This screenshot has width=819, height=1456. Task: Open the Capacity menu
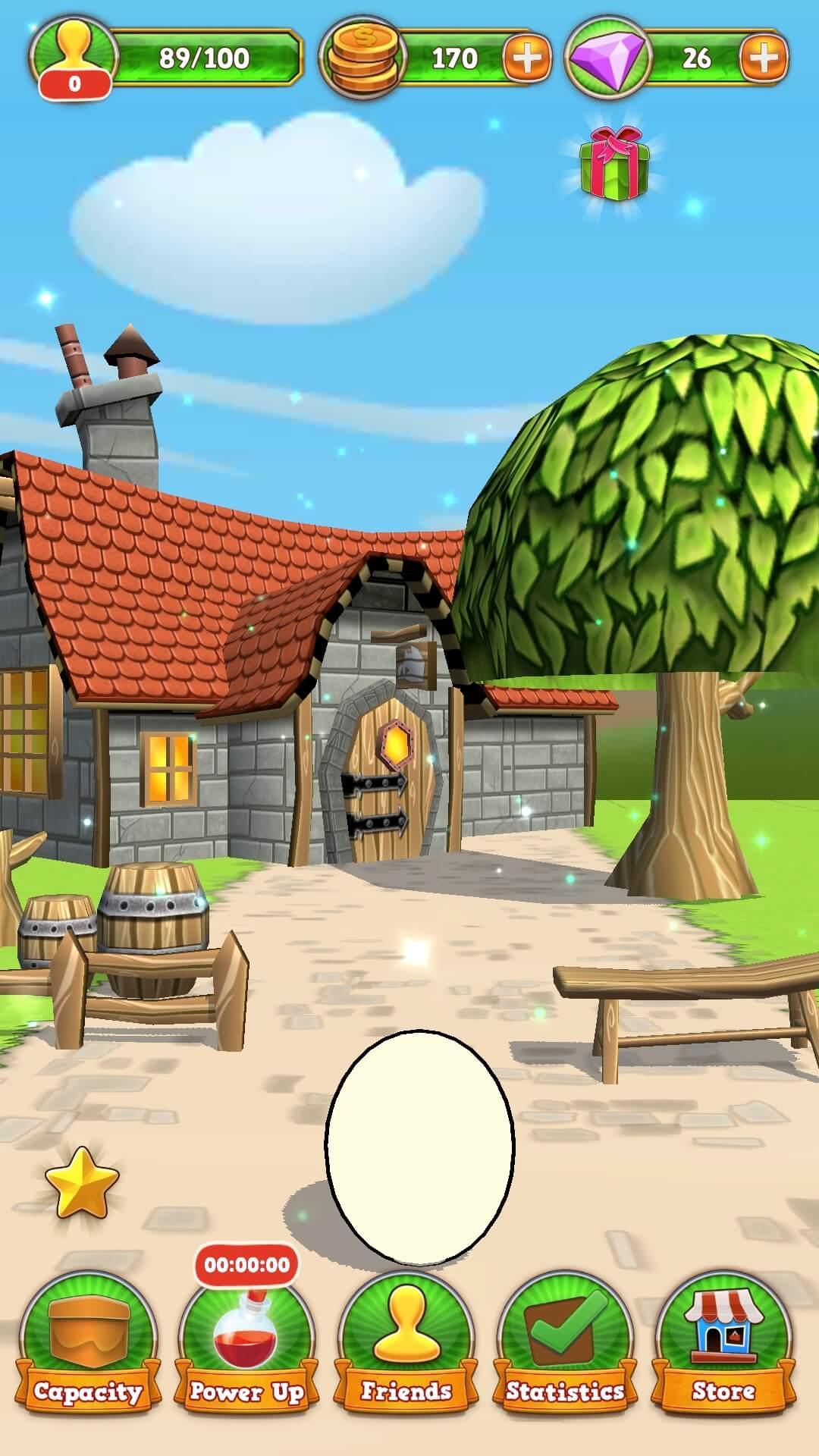89,1344
